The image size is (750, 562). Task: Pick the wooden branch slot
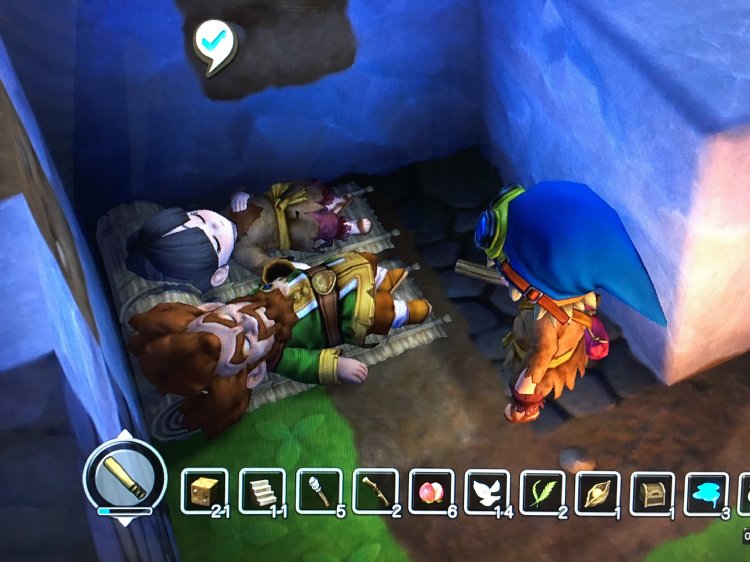pyautogui.click(x=376, y=492)
